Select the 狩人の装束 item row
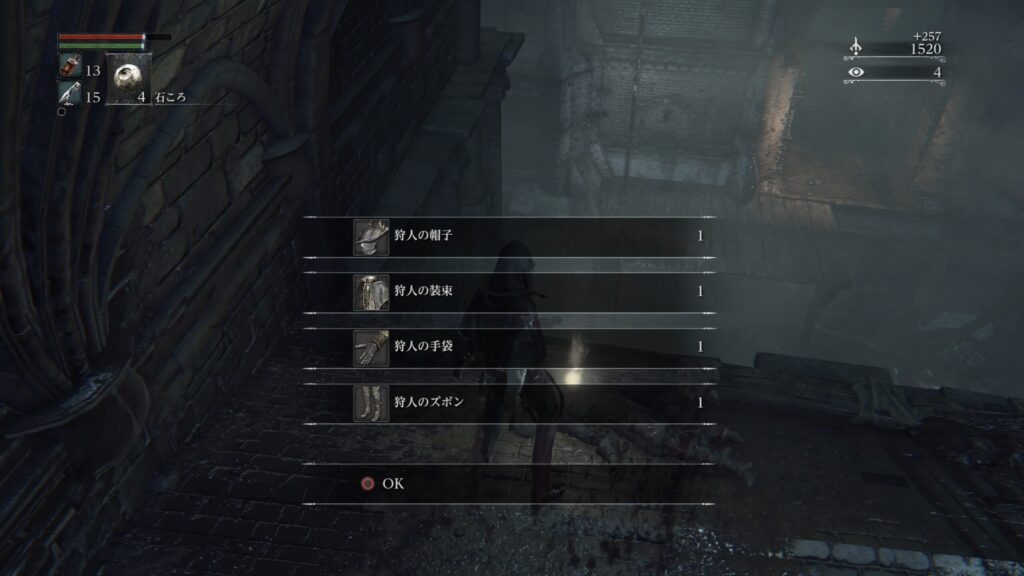The image size is (1024, 576). coord(510,292)
